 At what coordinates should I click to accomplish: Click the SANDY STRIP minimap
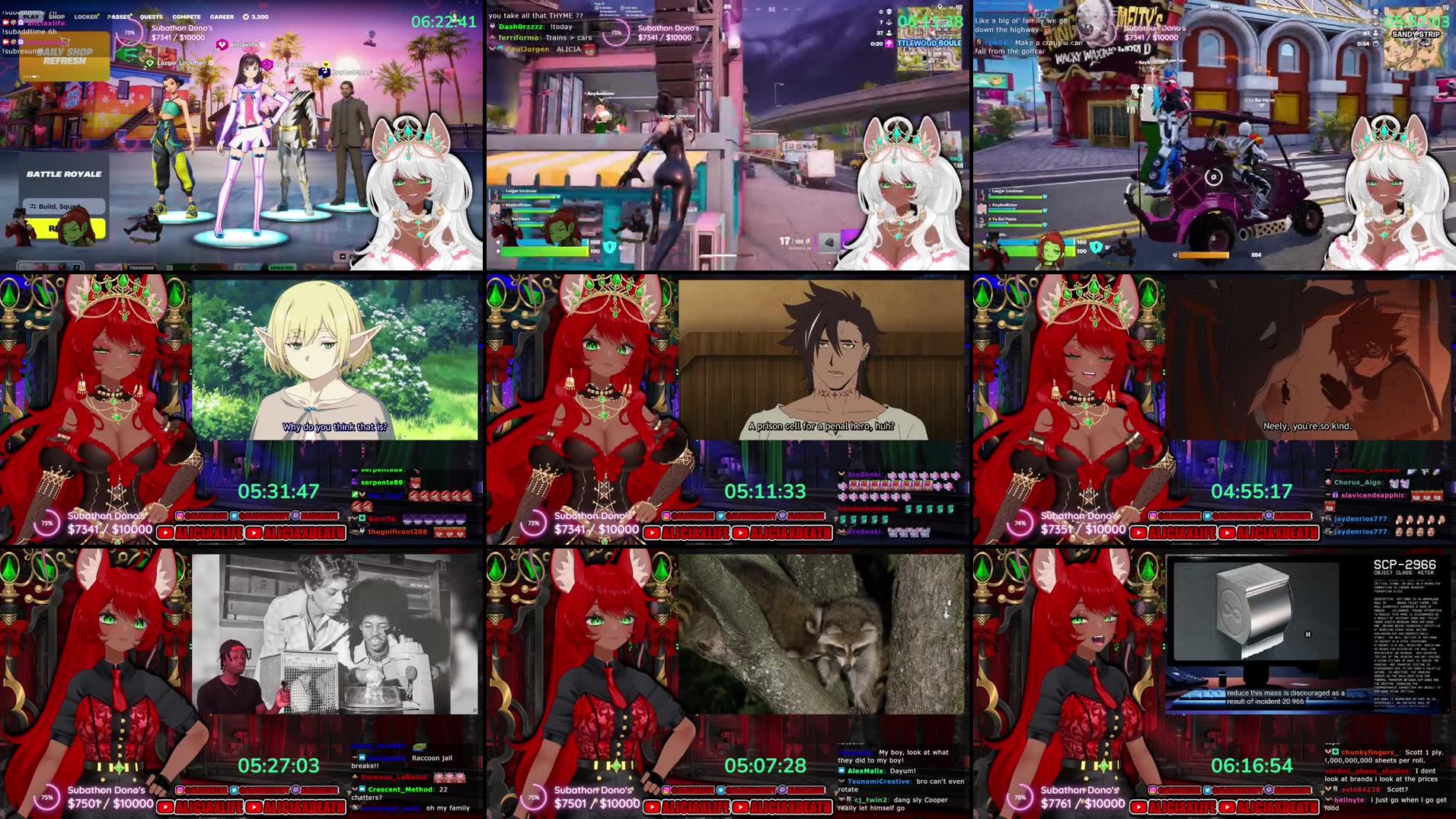pyautogui.click(x=1416, y=32)
